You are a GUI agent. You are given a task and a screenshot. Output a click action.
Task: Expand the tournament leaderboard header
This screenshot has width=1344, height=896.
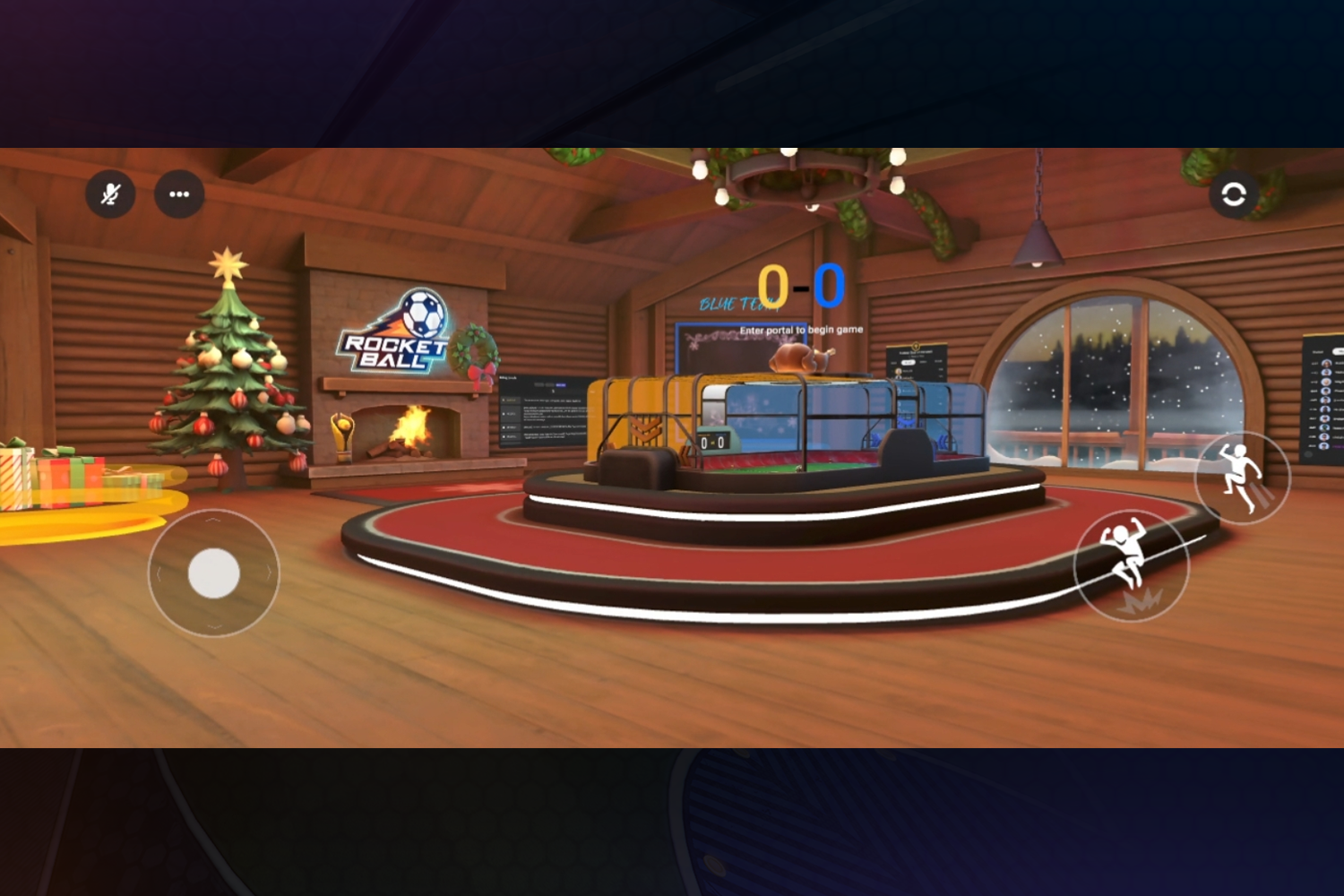(x=916, y=352)
